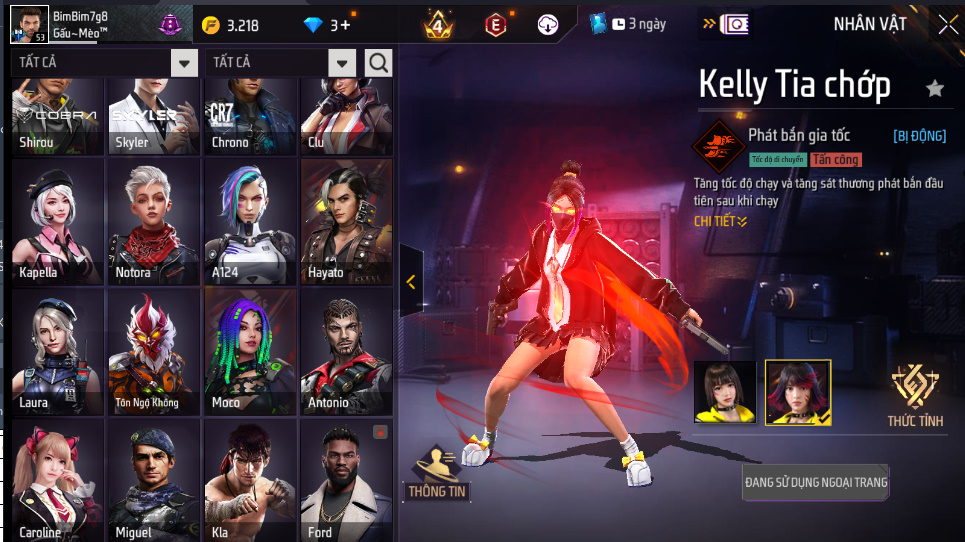The width and height of the screenshot is (965, 542).
Task: Open the THÔNG TIN info button
Action: coord(437,472)
